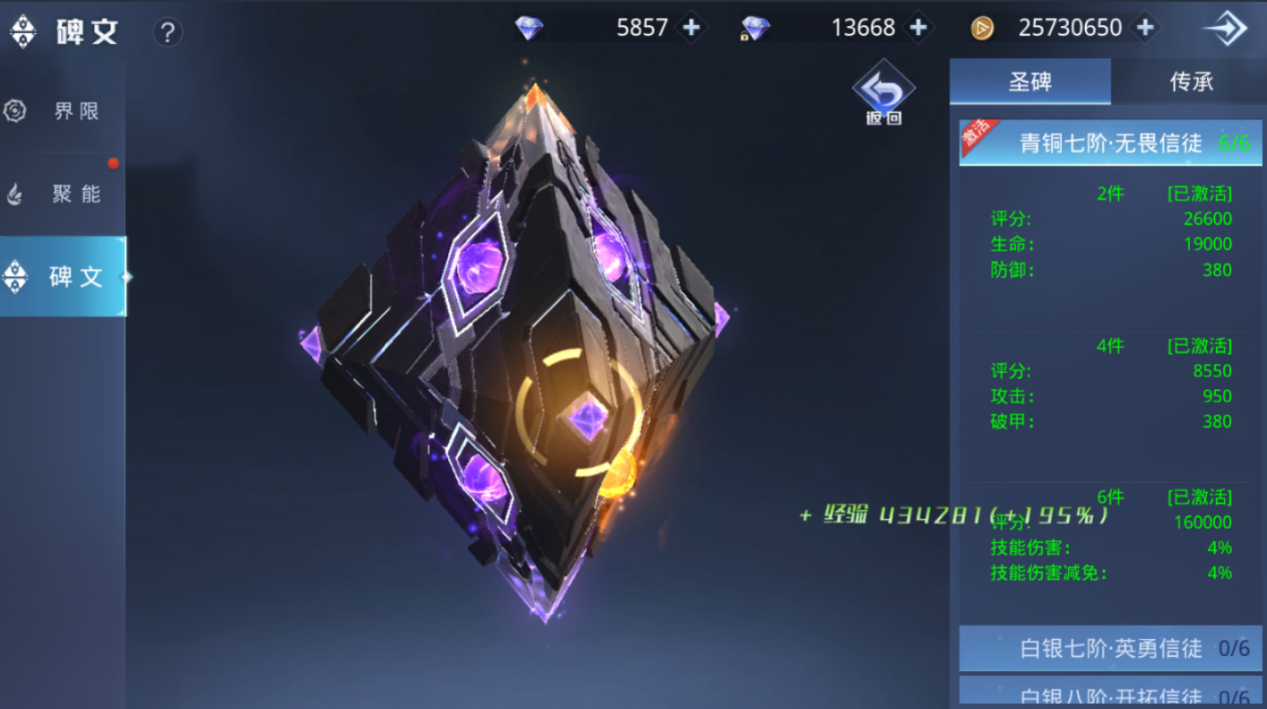This screenshot has height=709, width=1267.
Task: Open the 界限 section in the sidebar
Action: click(62, 111)
